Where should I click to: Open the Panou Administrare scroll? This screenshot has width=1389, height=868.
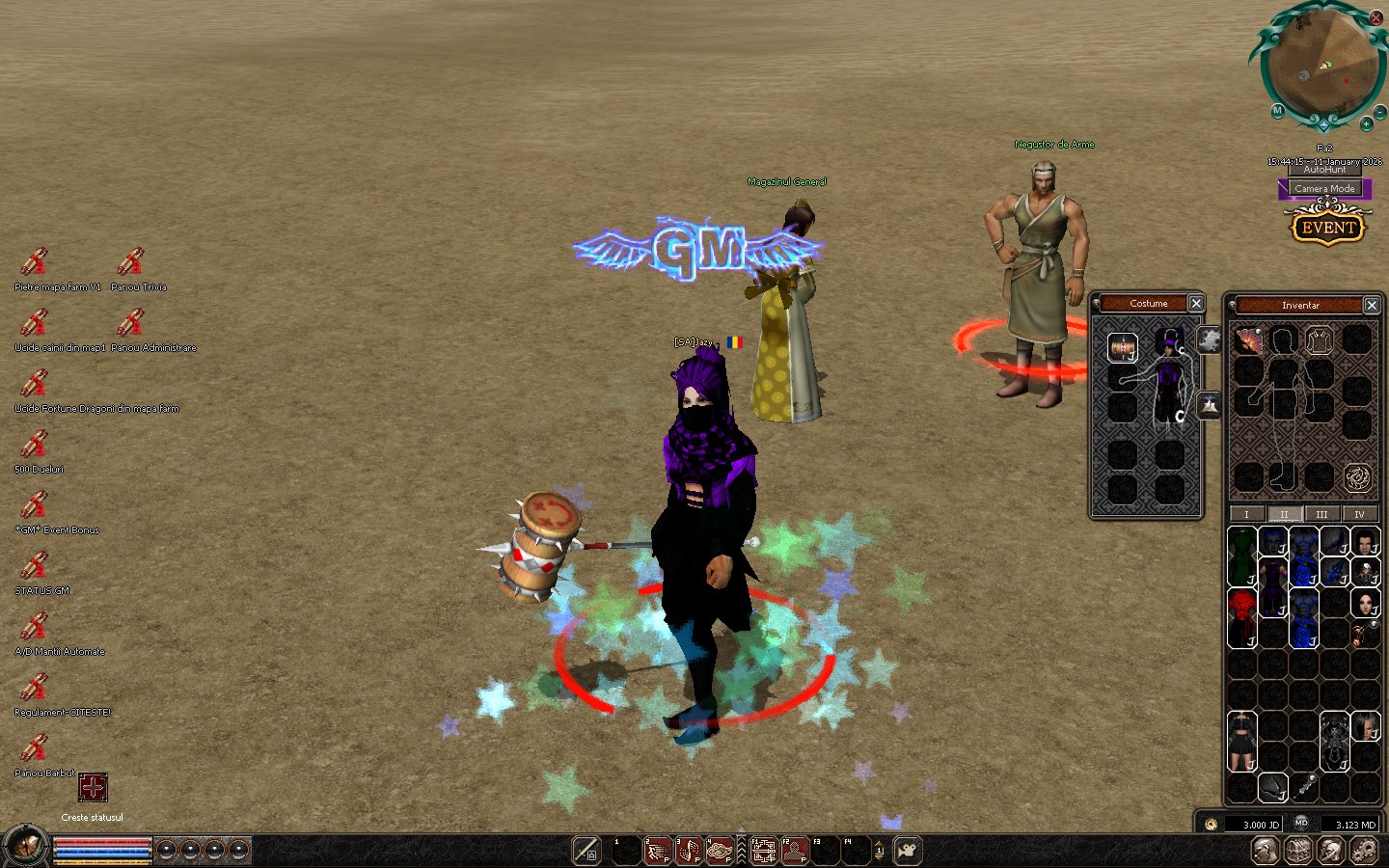131,323
